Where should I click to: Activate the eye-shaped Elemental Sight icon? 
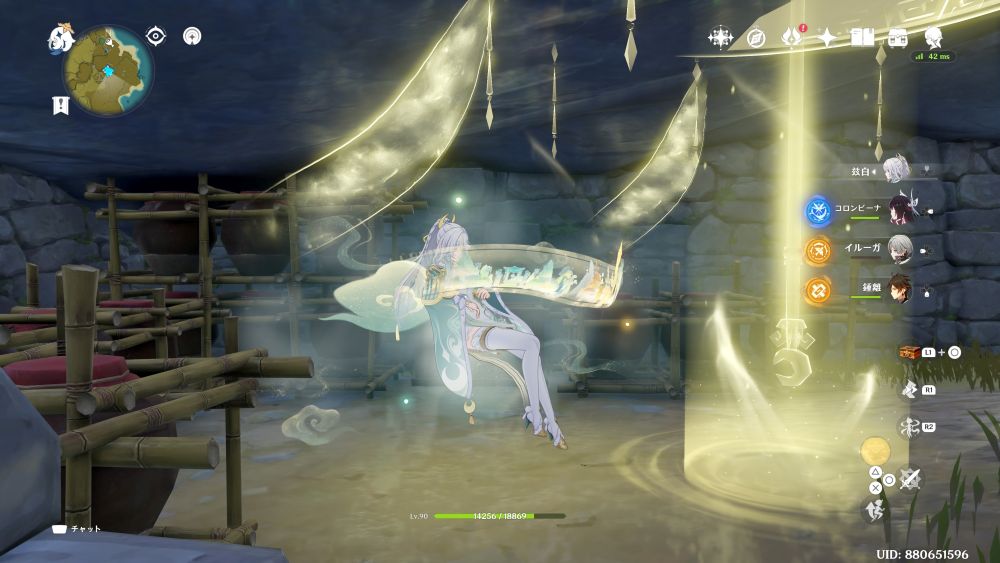(x=155, y=36)
